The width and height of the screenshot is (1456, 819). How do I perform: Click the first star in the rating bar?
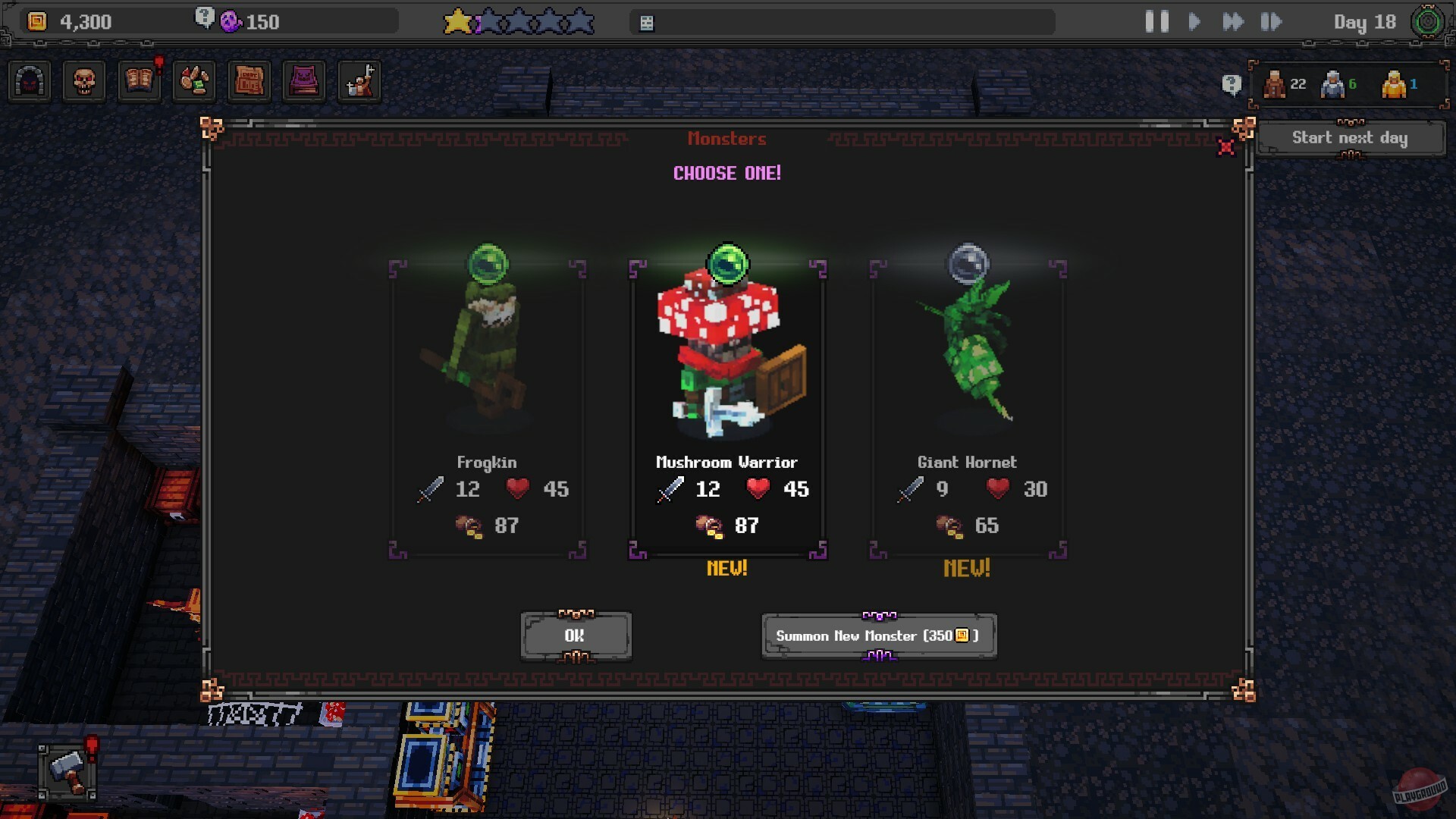[x=455, y=21]
